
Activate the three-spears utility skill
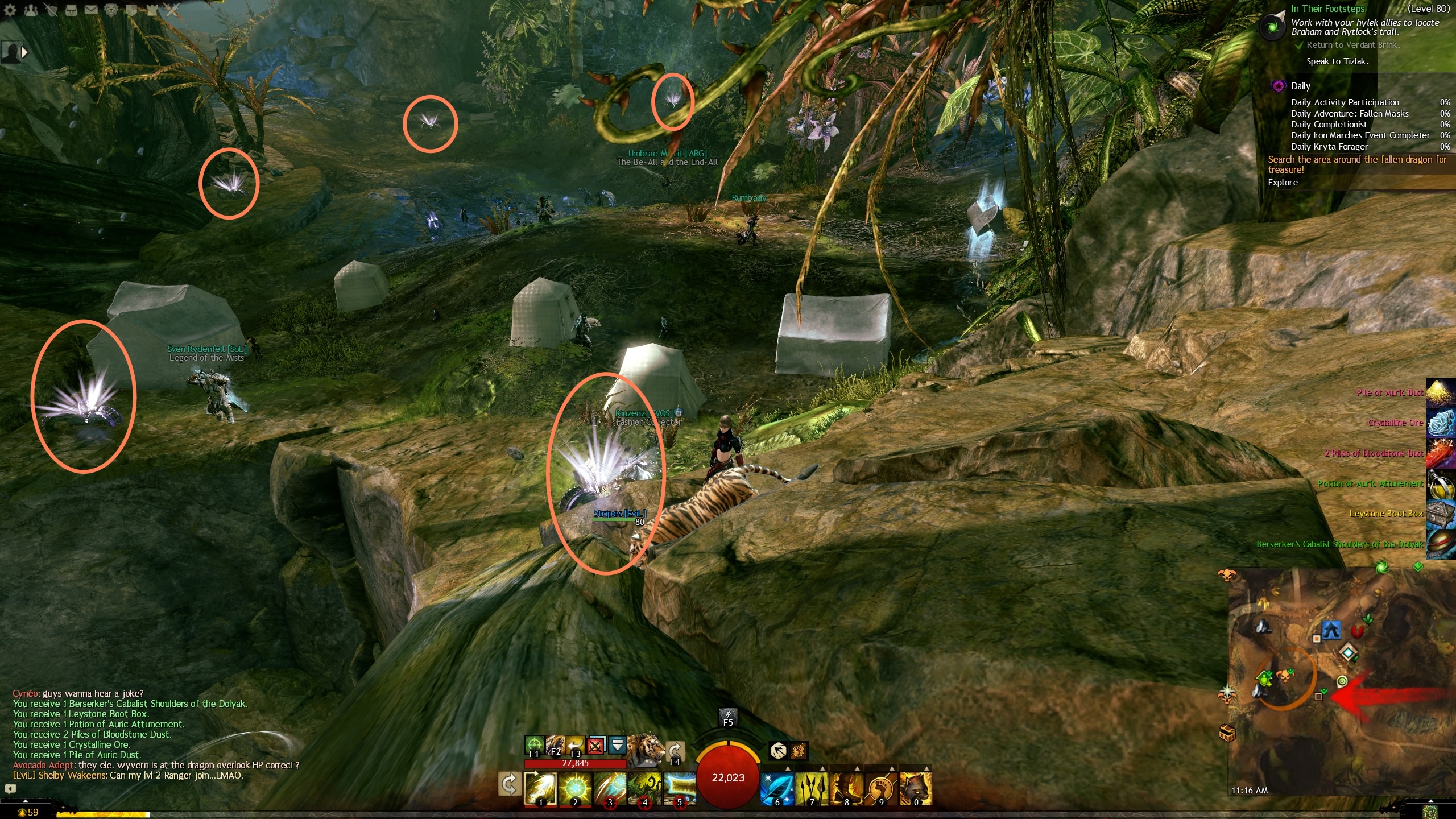tap(812, 789)
